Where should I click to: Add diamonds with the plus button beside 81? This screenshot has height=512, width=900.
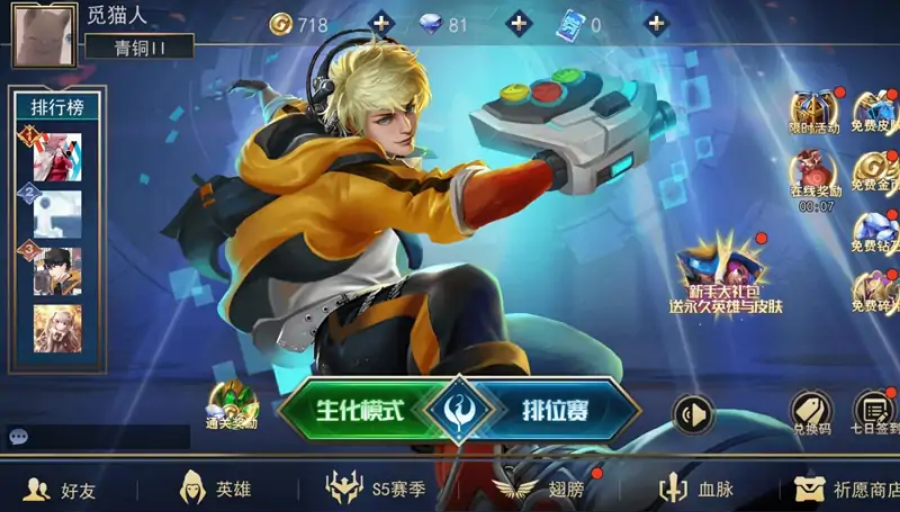click(518, 24)
